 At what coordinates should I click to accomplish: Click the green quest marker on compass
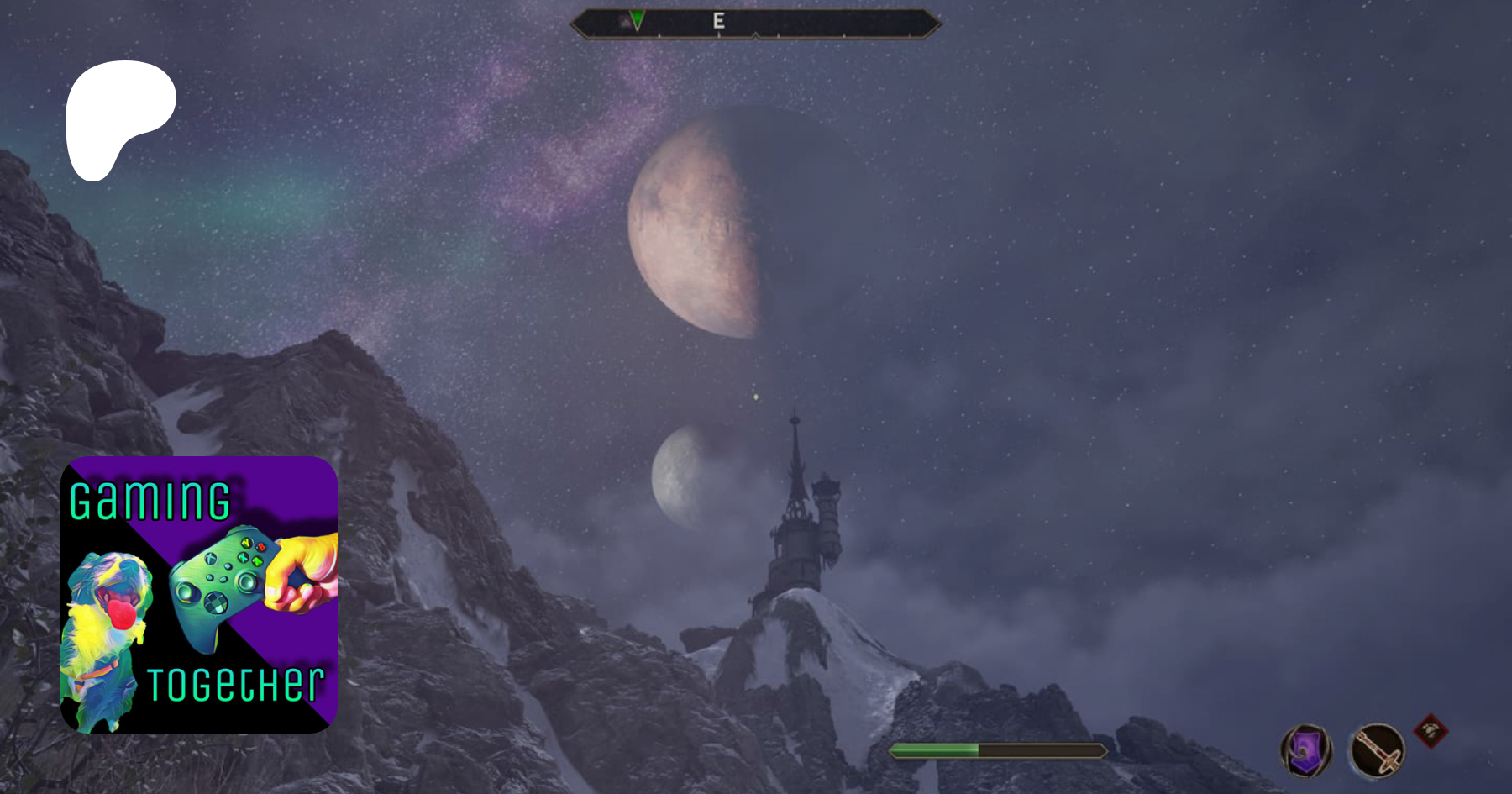coord(638,20)
